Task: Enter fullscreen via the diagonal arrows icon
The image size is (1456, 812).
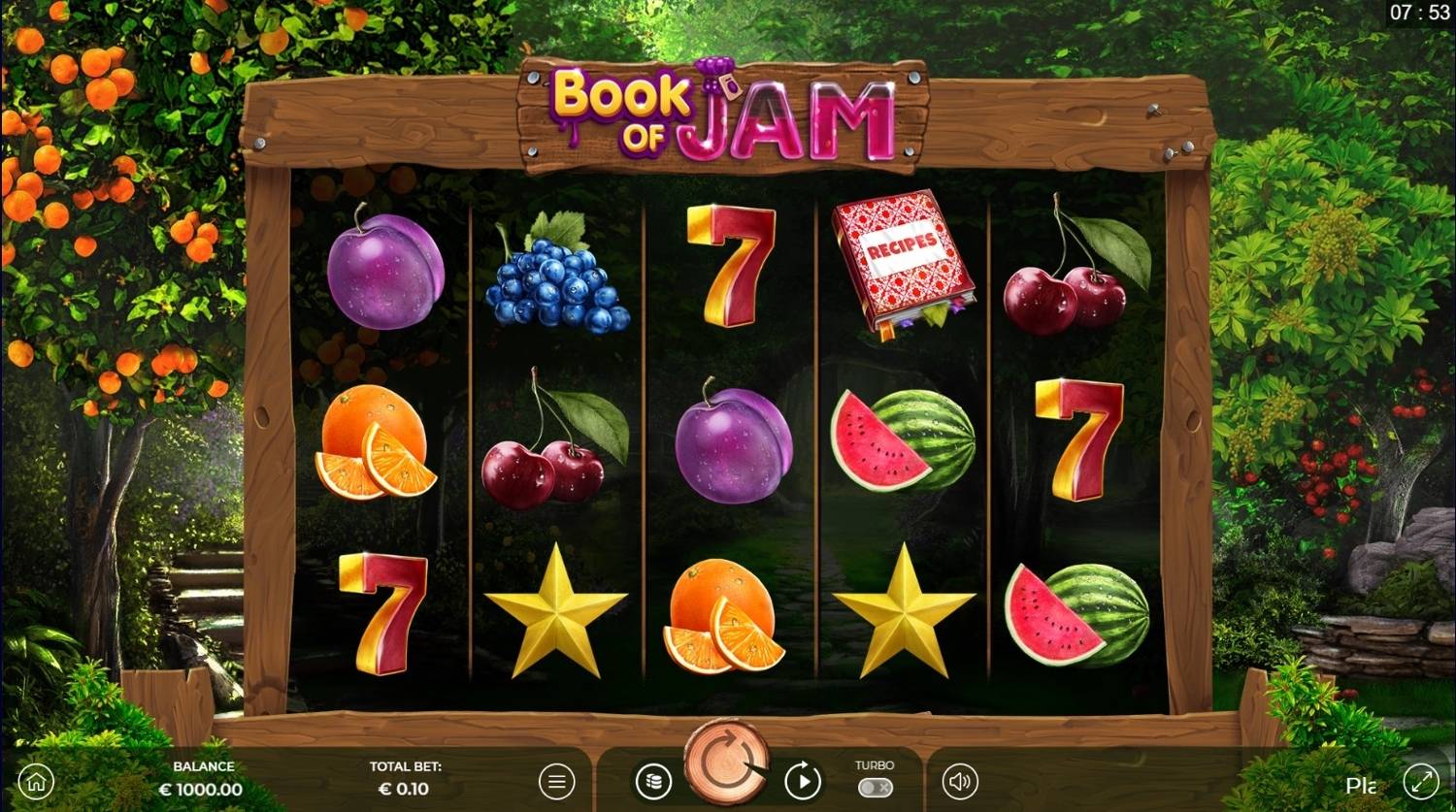Action: click(1420, 780)
